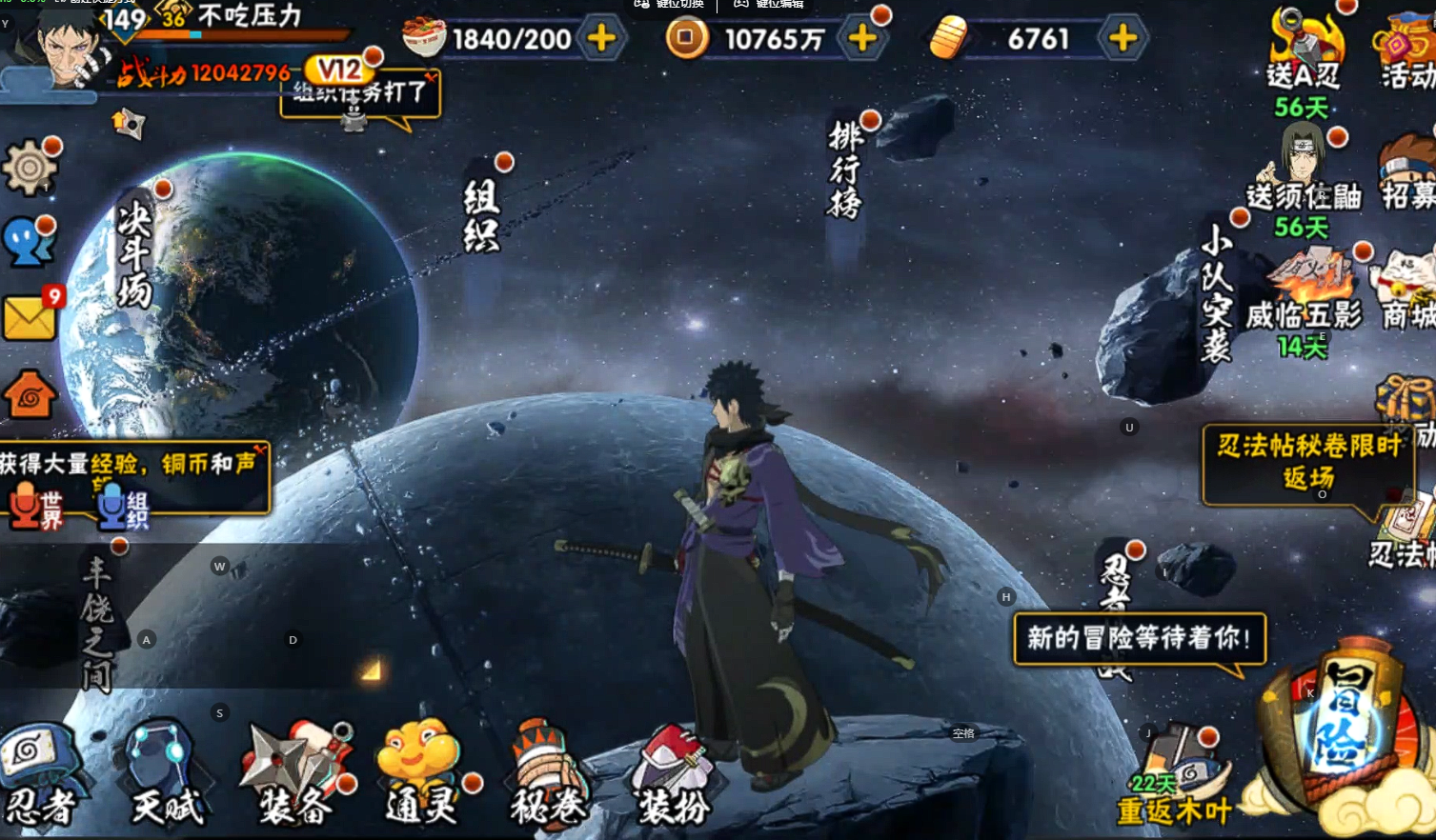View the 排行榜 leaderboard
This screenshot has width=1436, height=840.
tap(845, 171)
